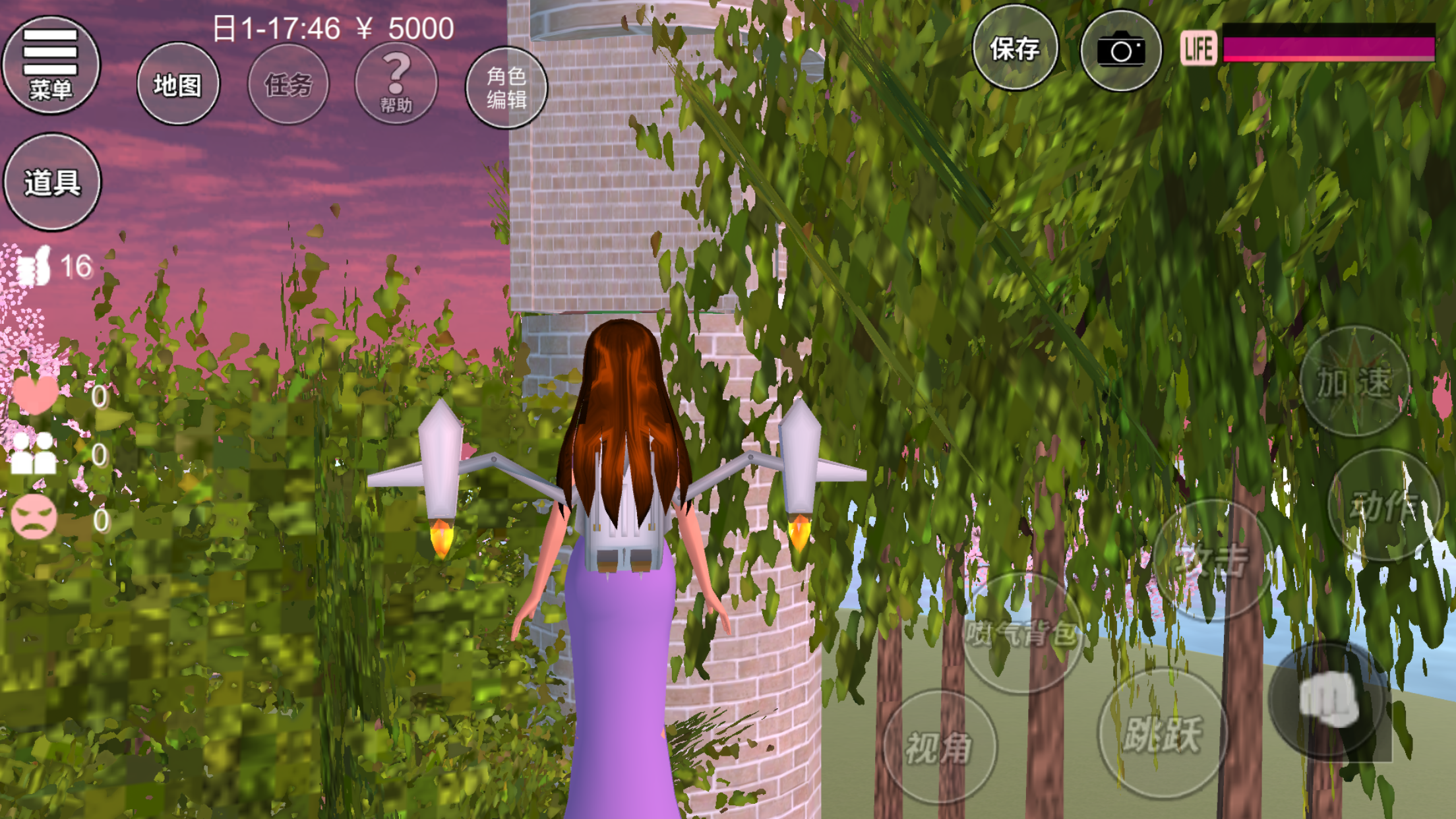
Task: Open the 地图 map
Action: coord(177,84)
